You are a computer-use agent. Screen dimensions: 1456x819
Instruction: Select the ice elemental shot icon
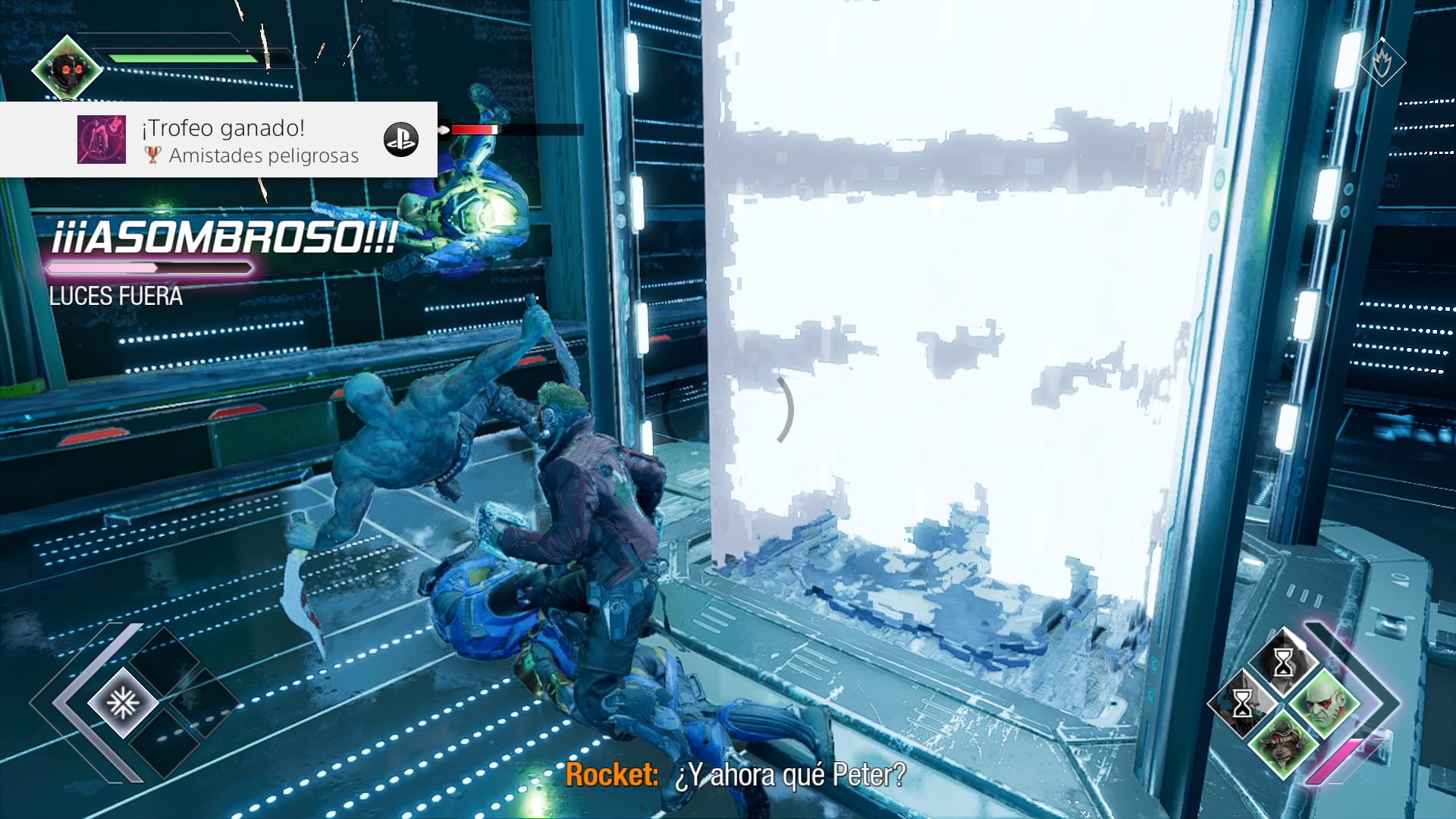[122, 703]
